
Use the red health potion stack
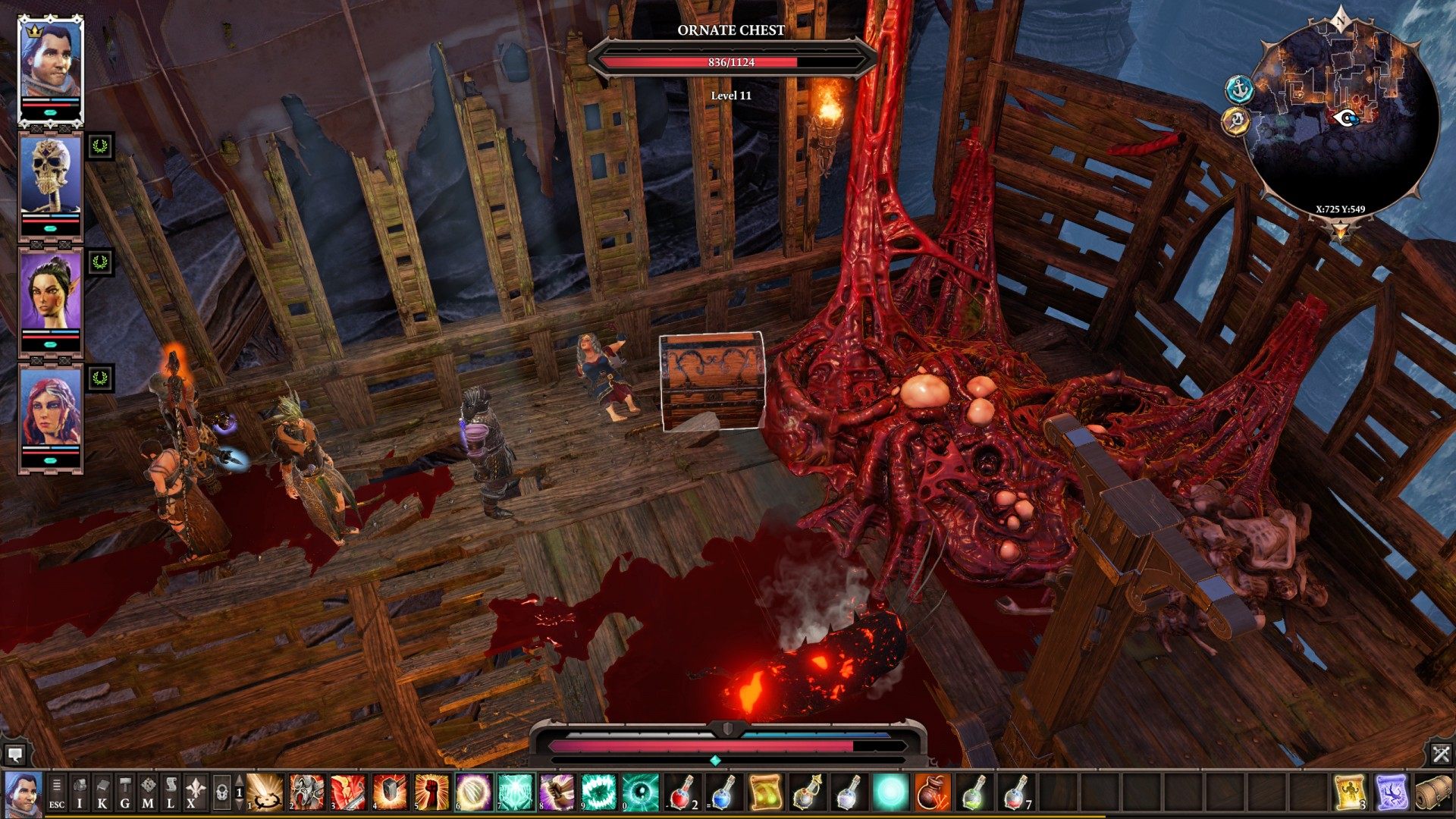pos(682,792)
